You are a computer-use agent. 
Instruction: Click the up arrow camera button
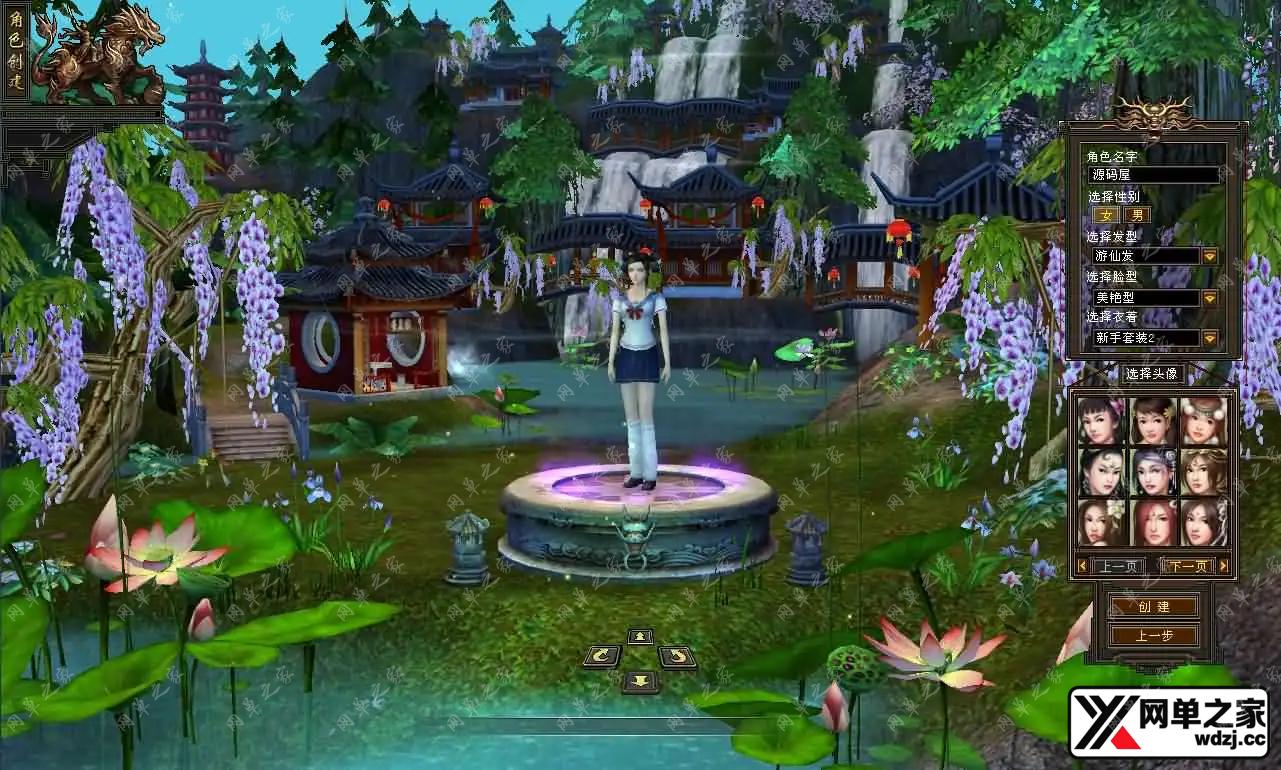[x=640, y=636]
